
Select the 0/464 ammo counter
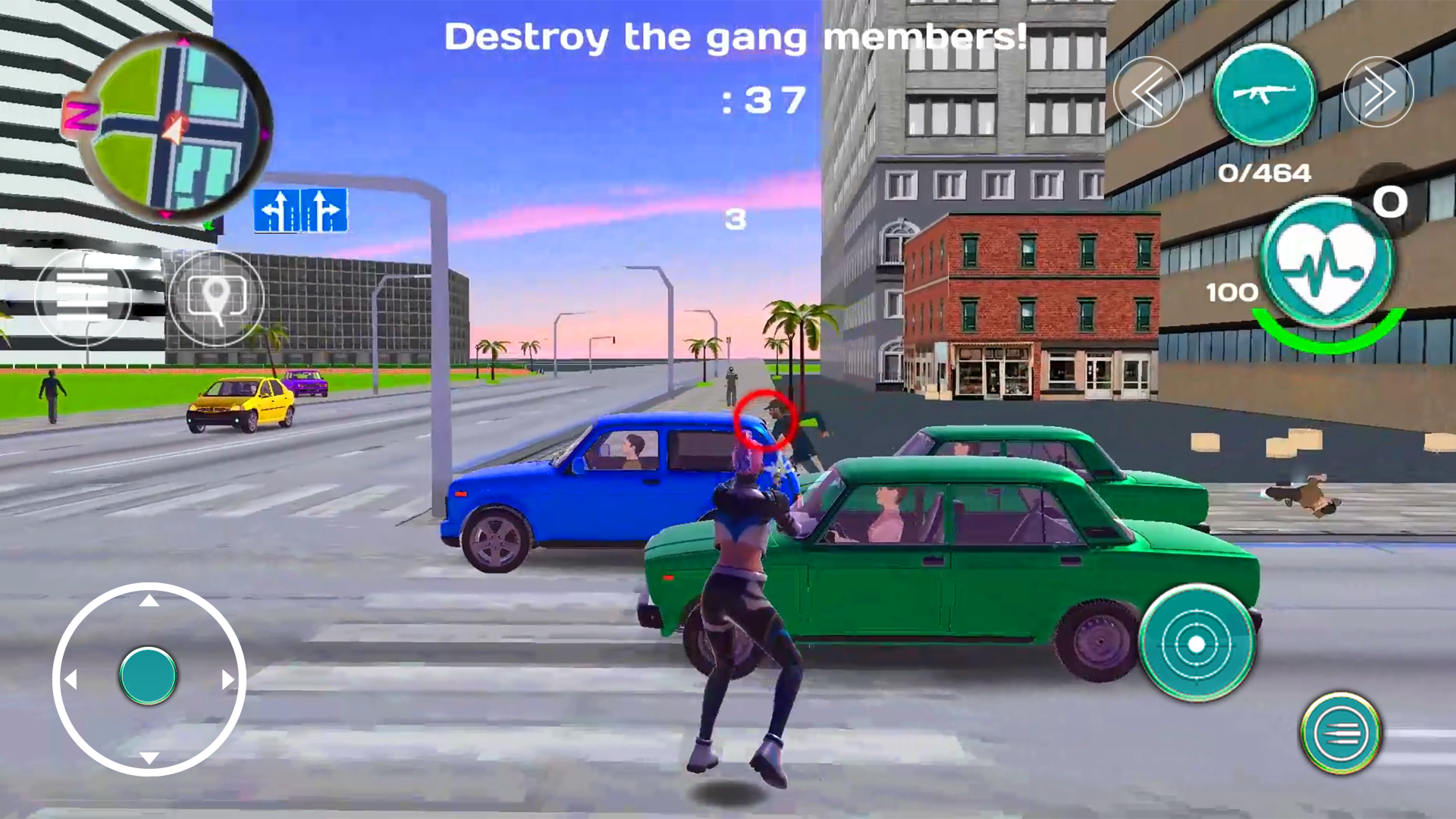pos(1266,173)
